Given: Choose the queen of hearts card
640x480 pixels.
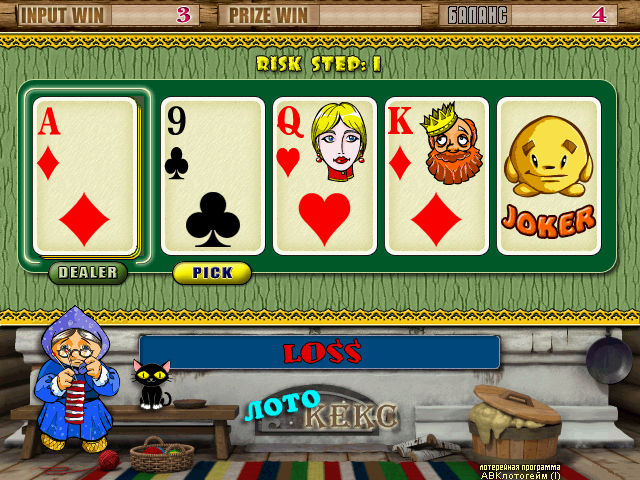Looking at the screenshot, I should [324, 176].
